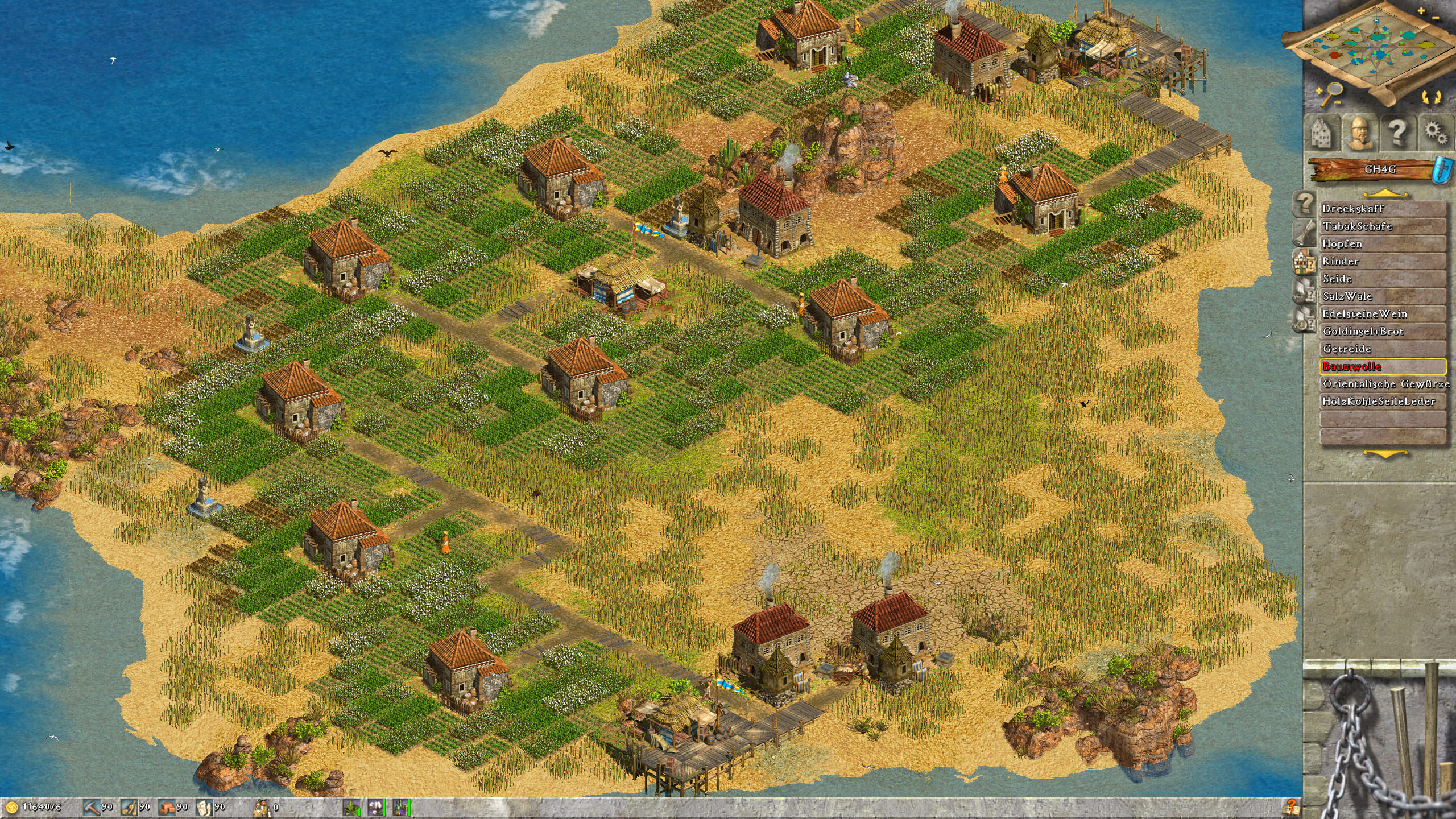This screenshot has width=1456, height=819.
Task: Select the Getreide island entry
Action: (x=1382, y=349)
